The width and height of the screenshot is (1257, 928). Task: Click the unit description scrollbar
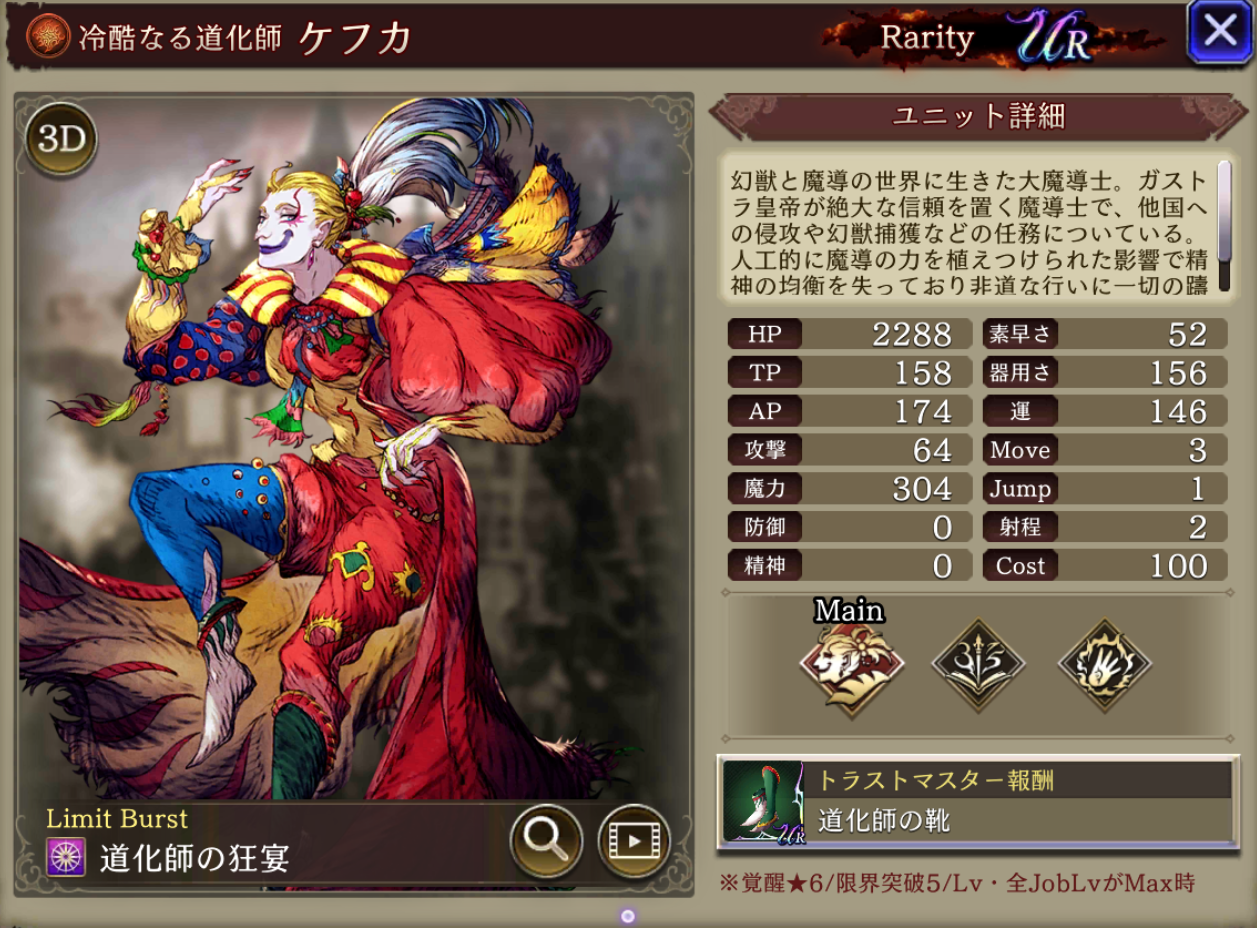click(x=1224, y=226)
